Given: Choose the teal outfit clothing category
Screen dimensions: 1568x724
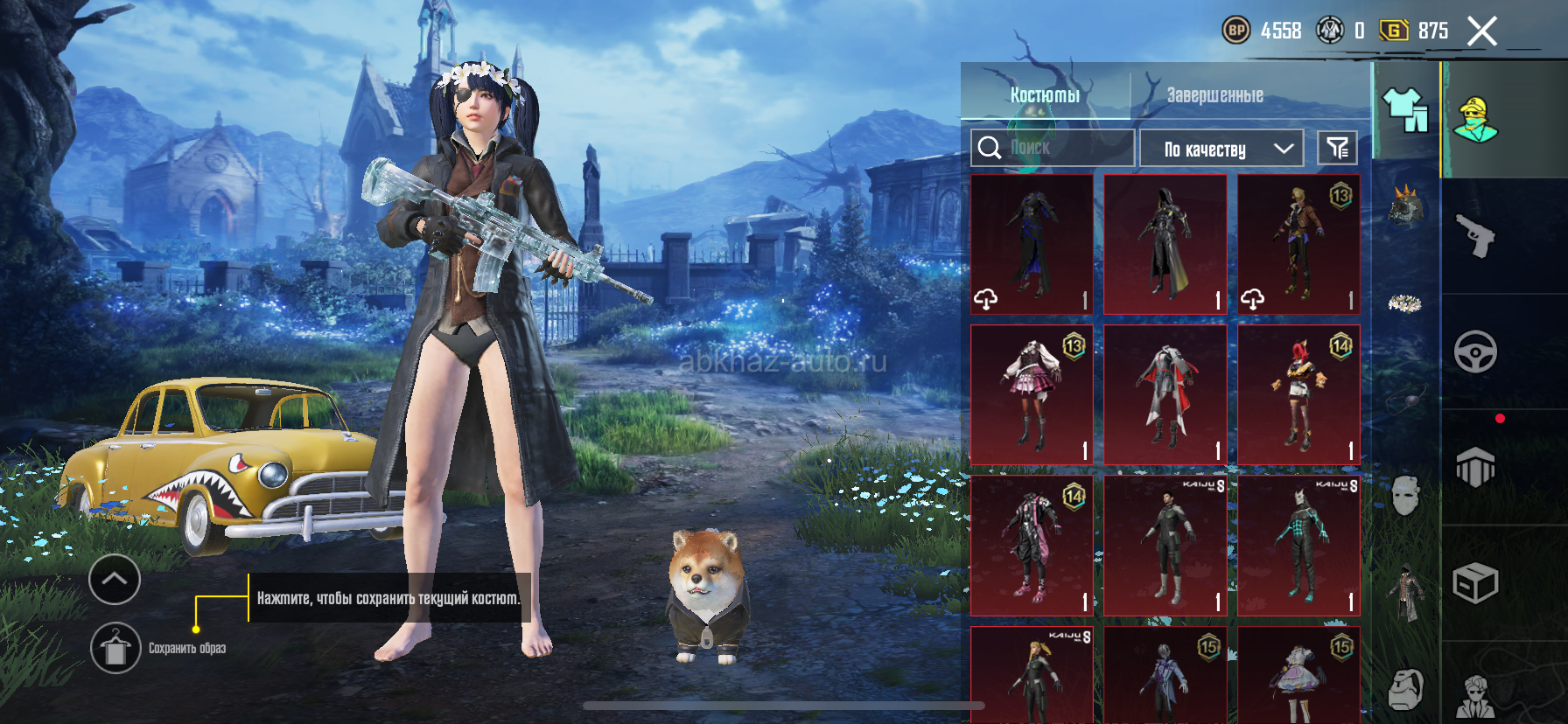Looking at the screenshot, I should click(x=1405, y=111).
